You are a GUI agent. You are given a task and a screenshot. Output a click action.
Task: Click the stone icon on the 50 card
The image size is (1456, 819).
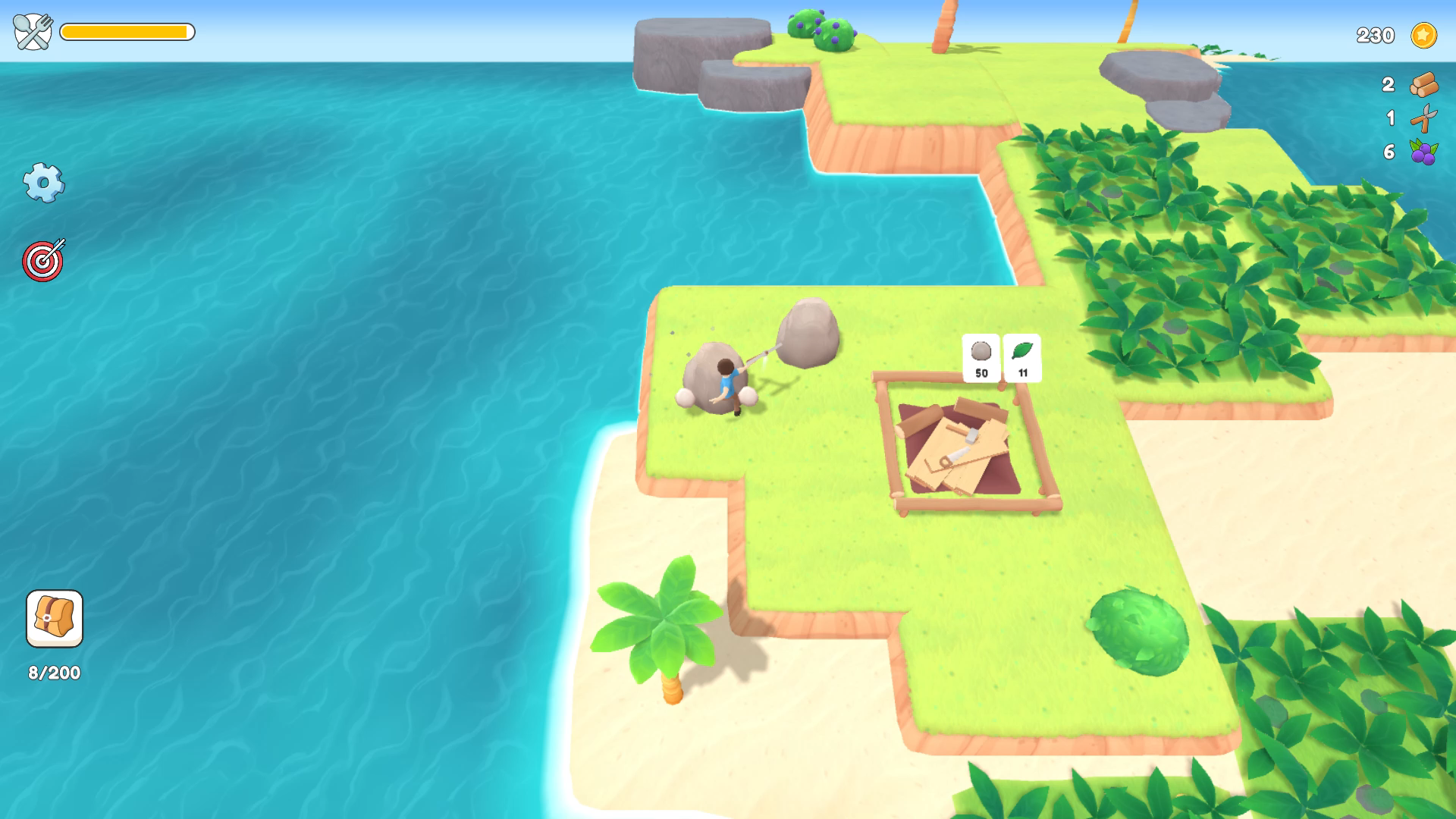point(981,351)
